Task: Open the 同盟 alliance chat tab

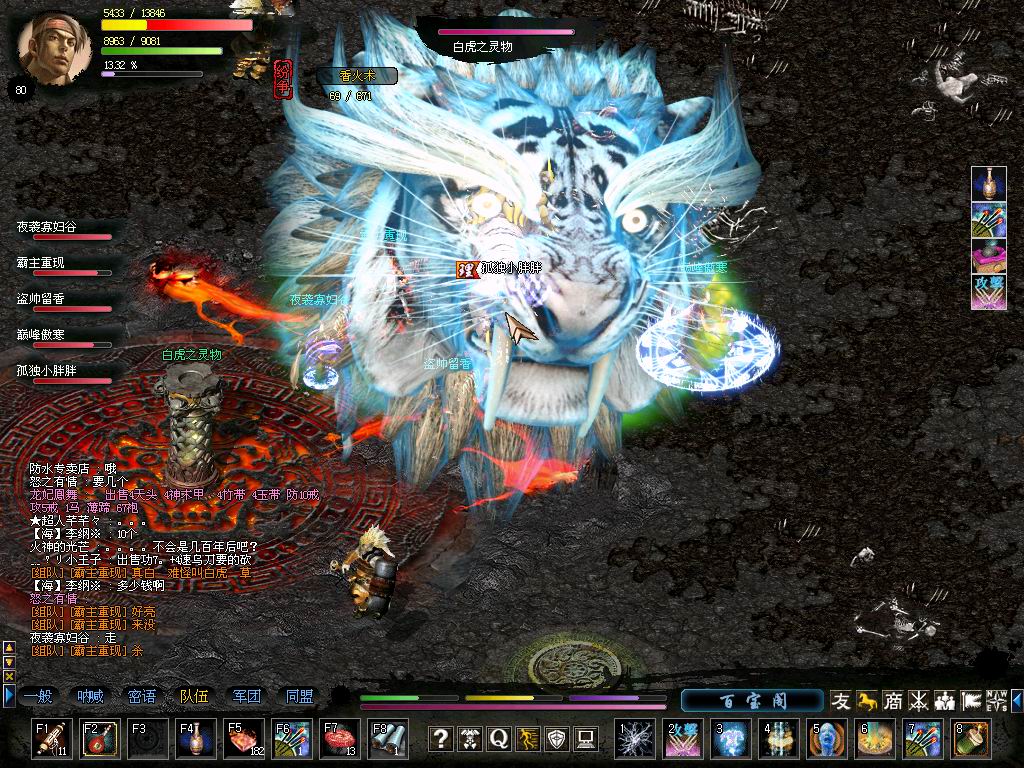Action: pyautogui.click(x=299, y=697)
